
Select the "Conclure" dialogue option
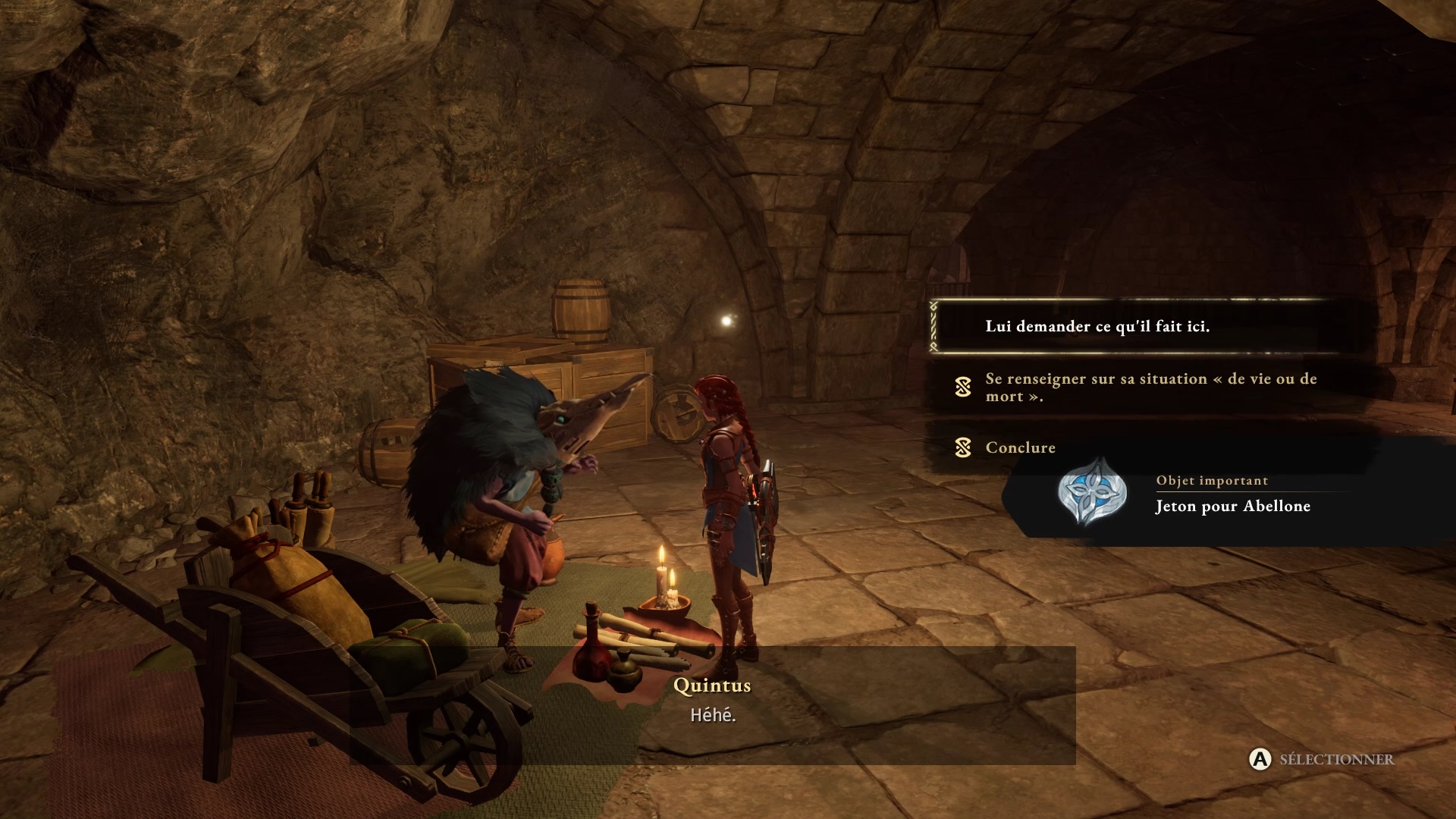pyautogui.click(x=1020, y=447)
